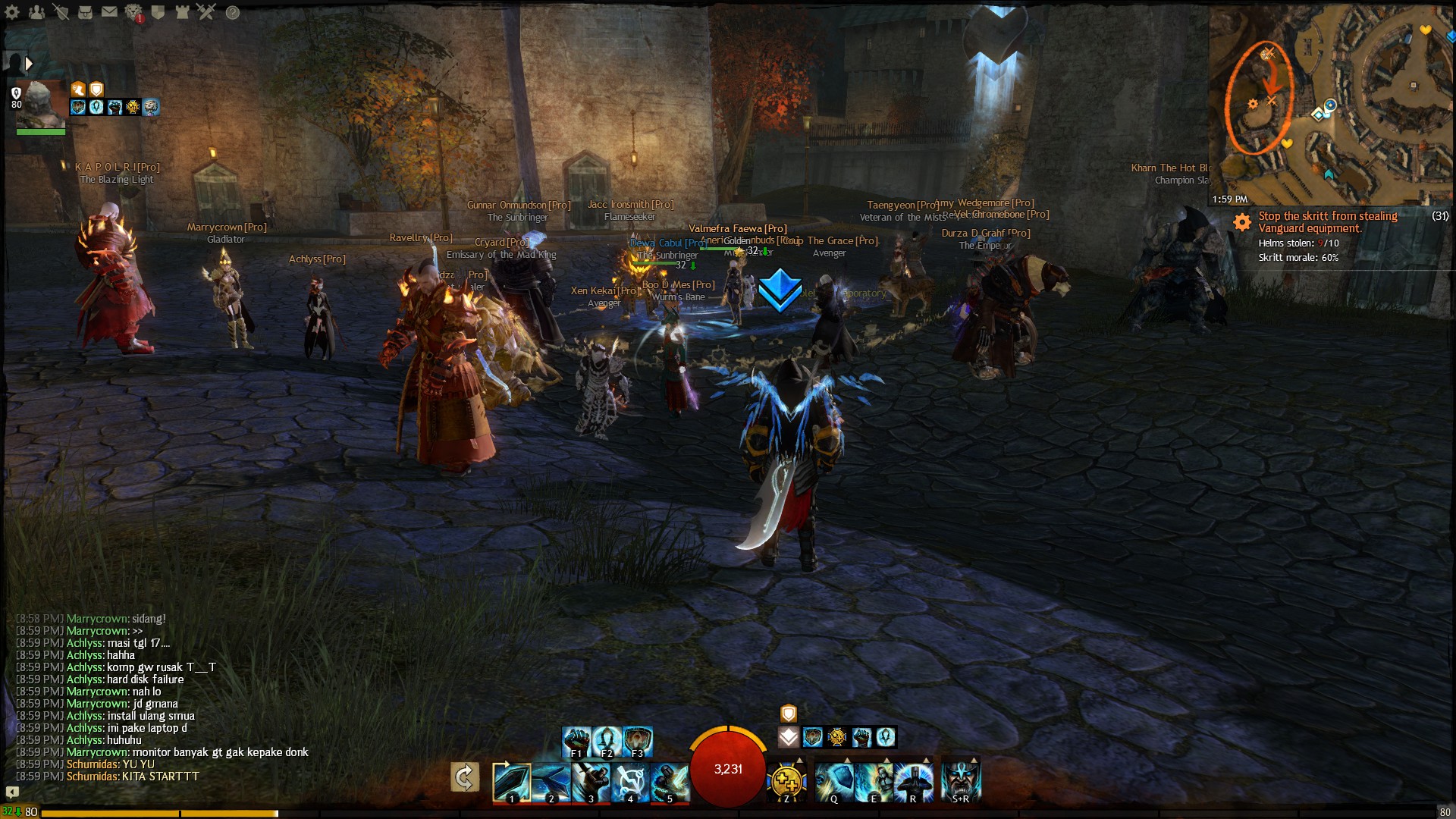Open the World vs World tower icon
1456x819 pixels.
(181, 12)
